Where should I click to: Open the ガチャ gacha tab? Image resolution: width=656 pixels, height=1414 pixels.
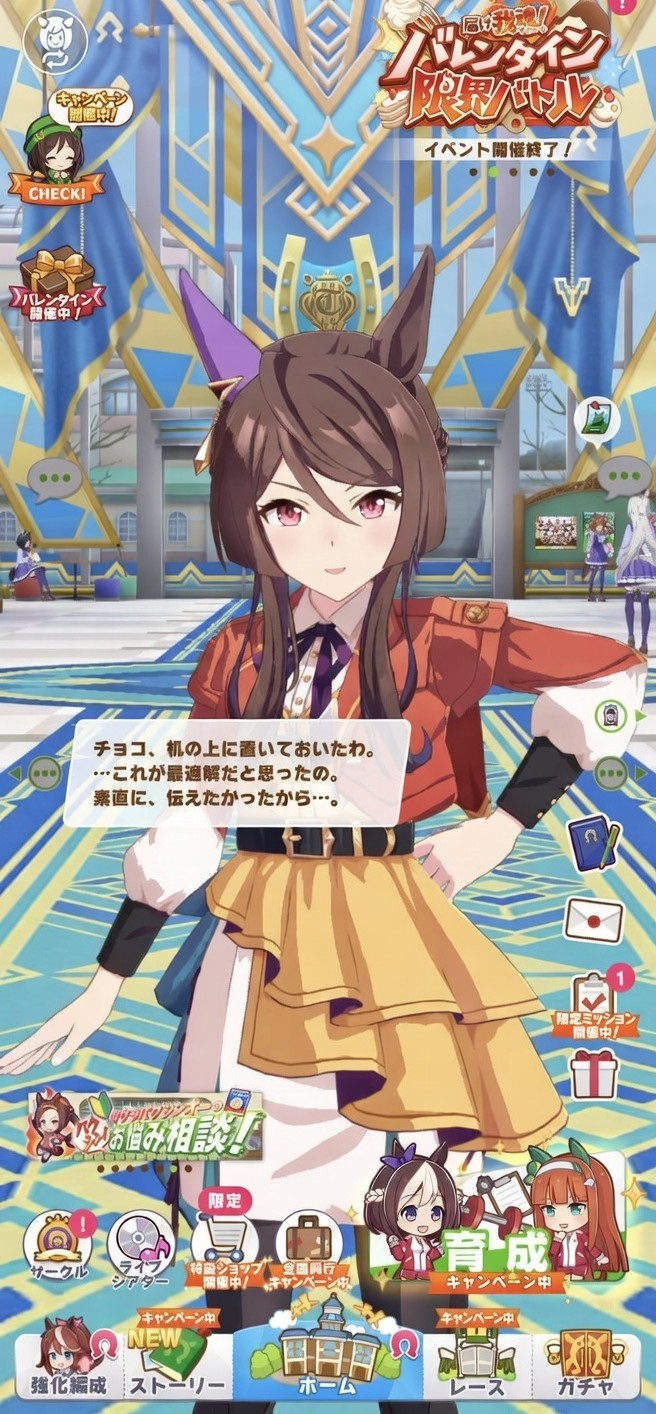(586, 1360)
